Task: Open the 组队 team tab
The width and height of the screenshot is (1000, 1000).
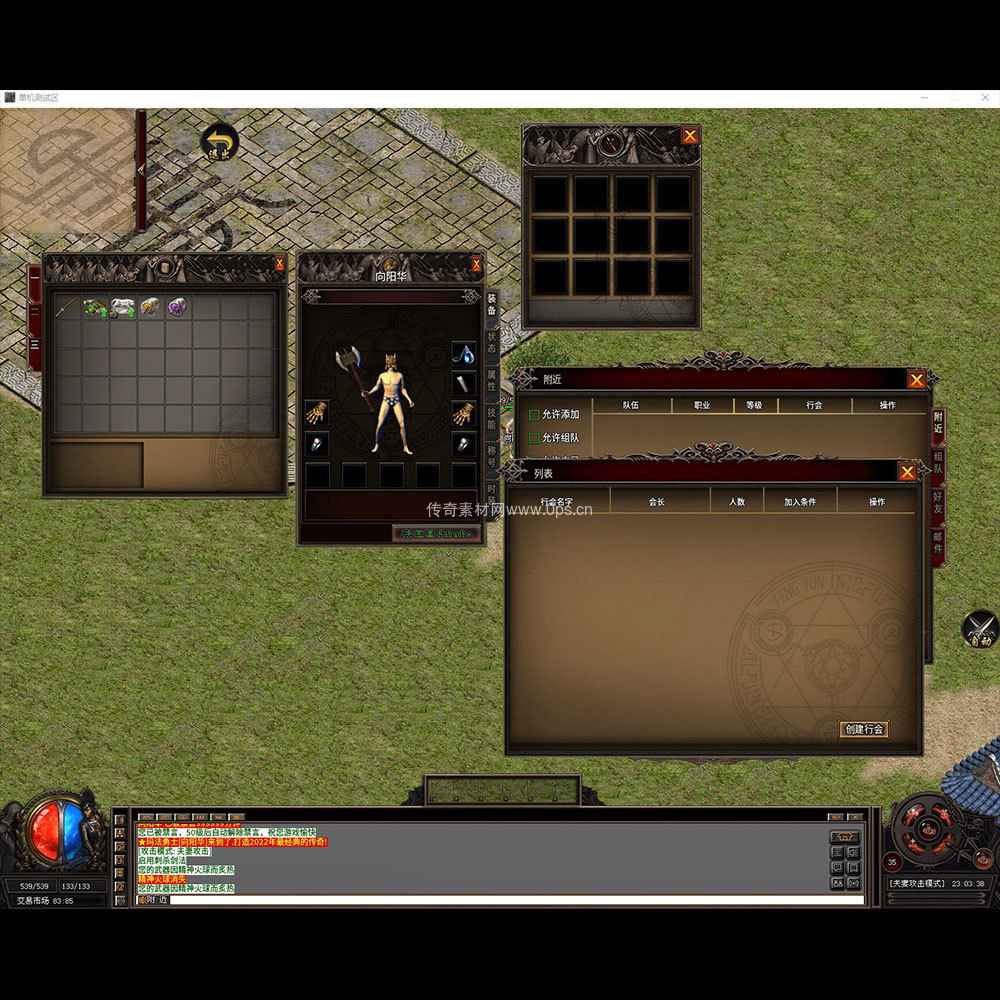Action: coord(938,461)
